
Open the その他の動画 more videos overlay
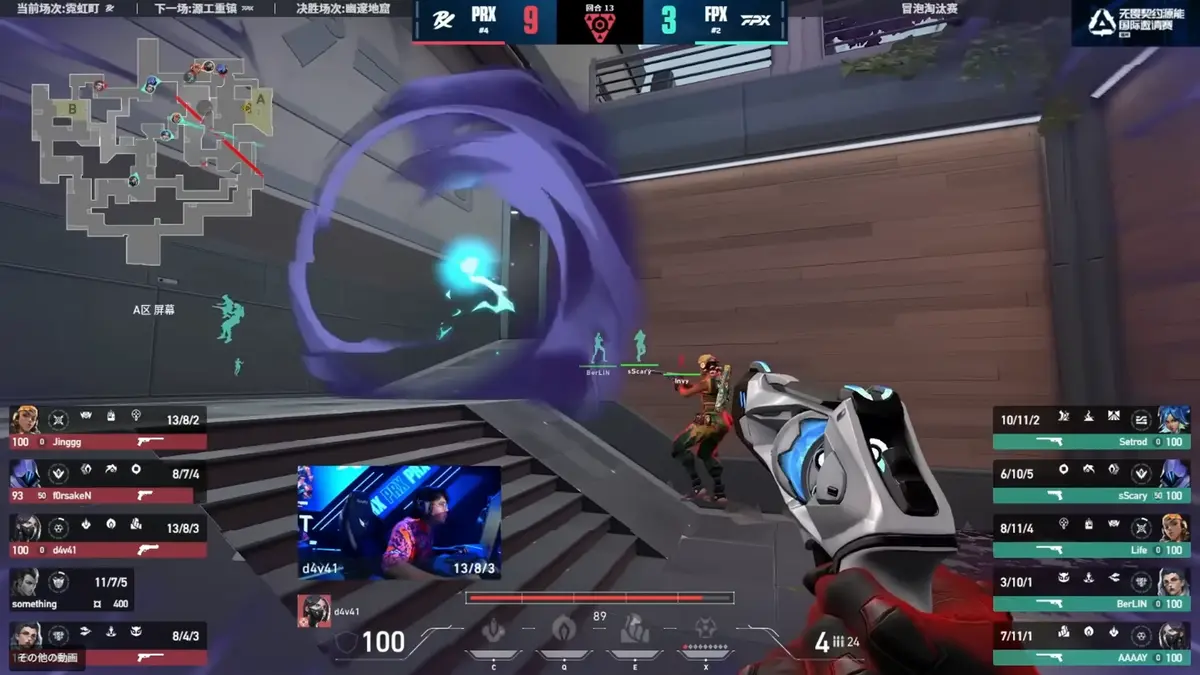pos(48,658)
